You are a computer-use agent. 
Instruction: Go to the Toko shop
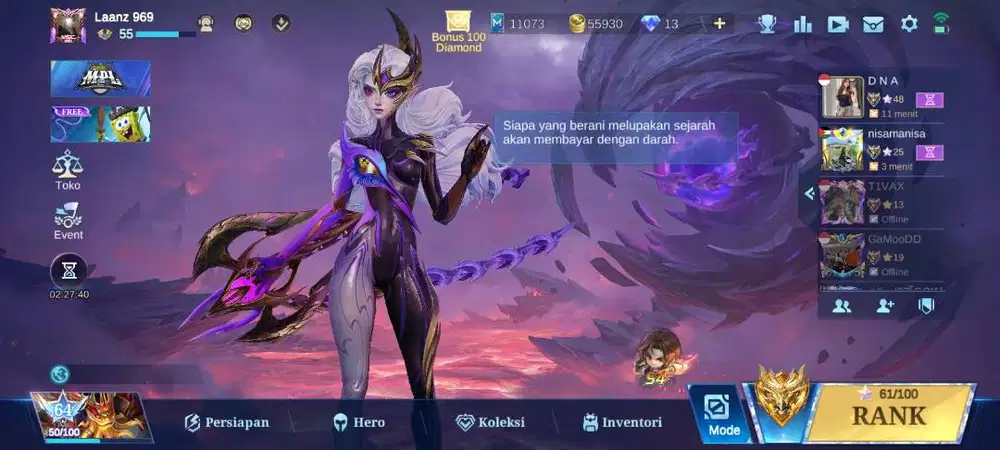pos(68,170)
